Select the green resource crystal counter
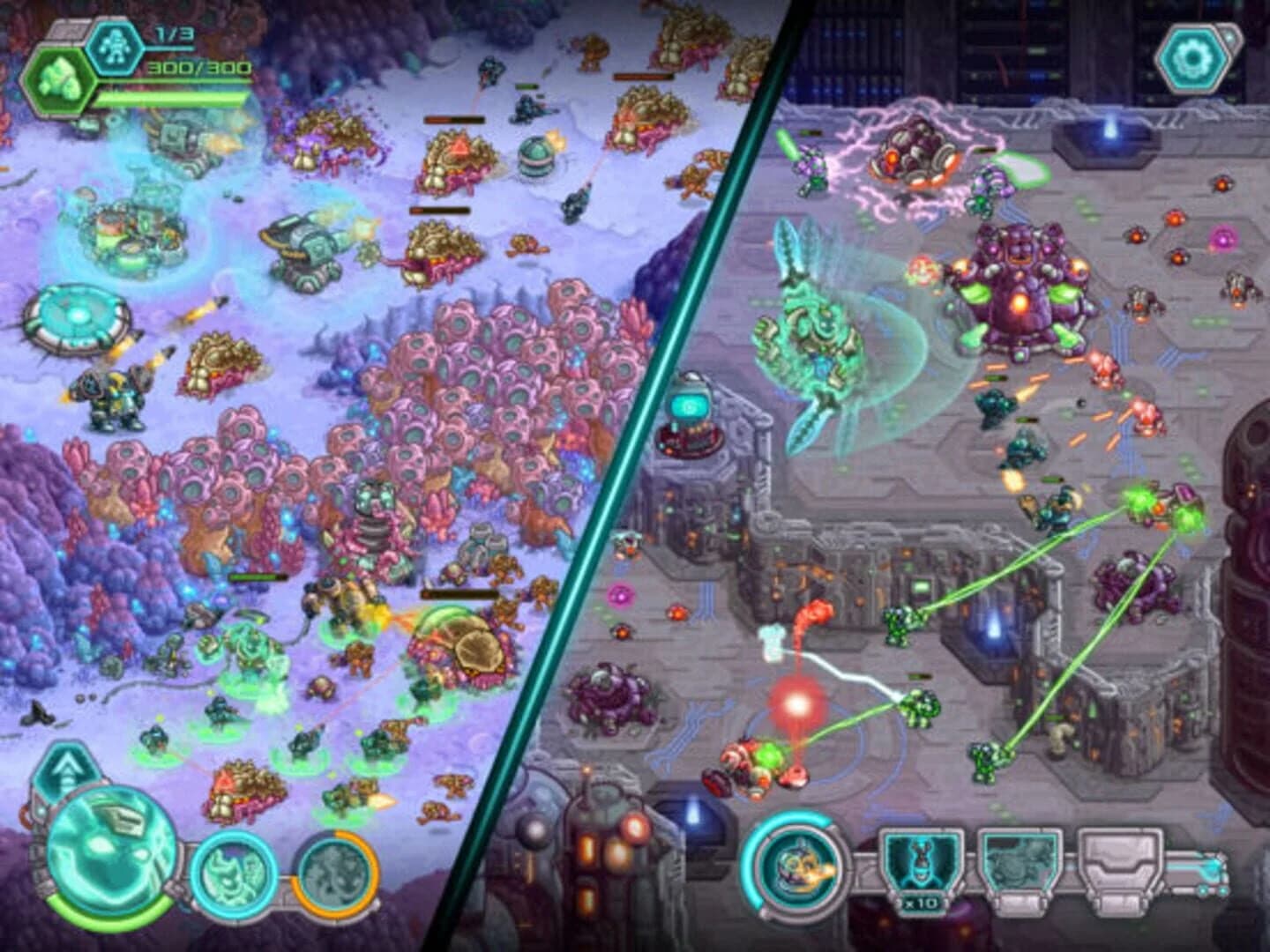 point(58,78)
